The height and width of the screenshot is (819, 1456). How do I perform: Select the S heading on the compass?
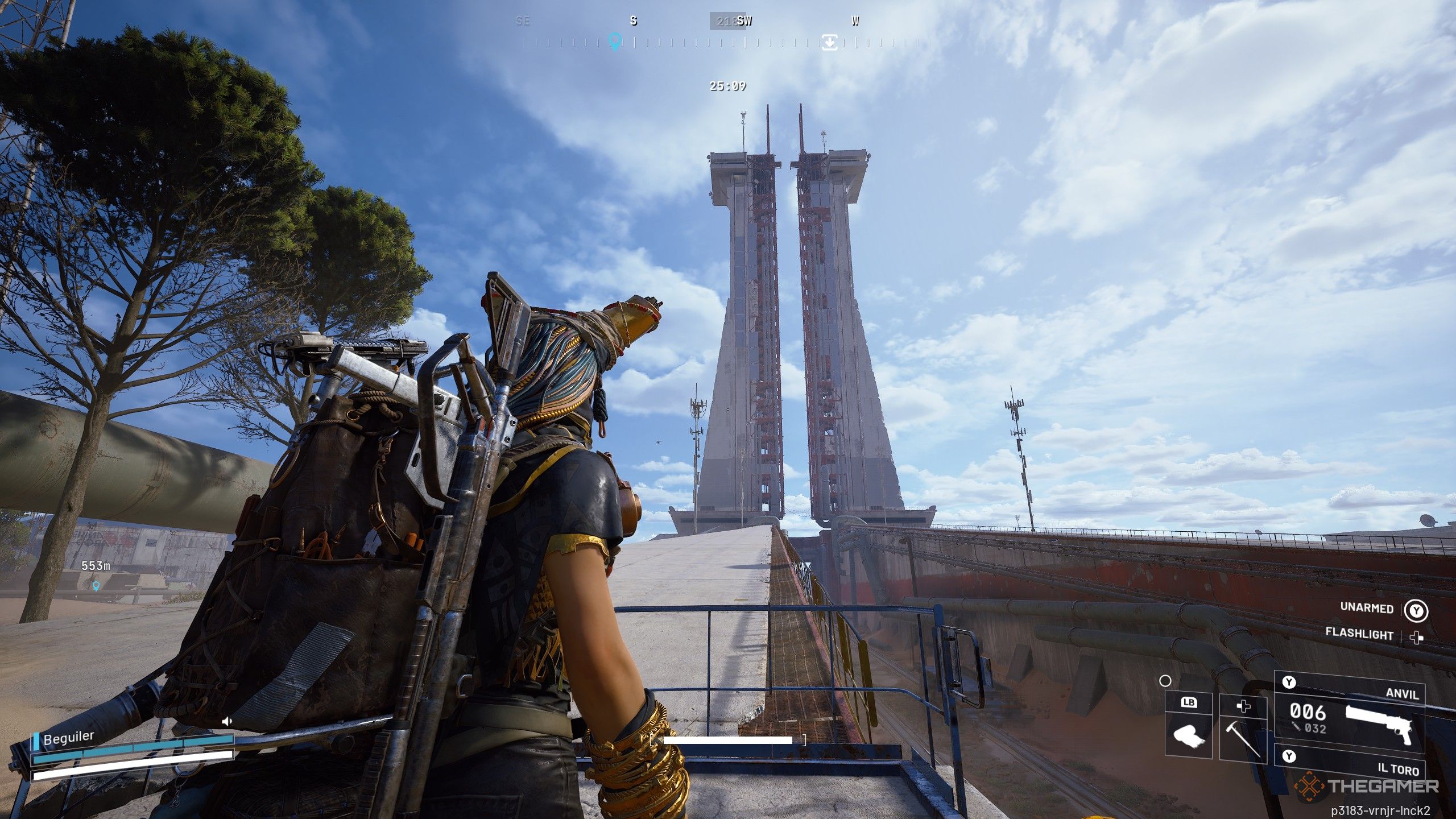point(634,22)
